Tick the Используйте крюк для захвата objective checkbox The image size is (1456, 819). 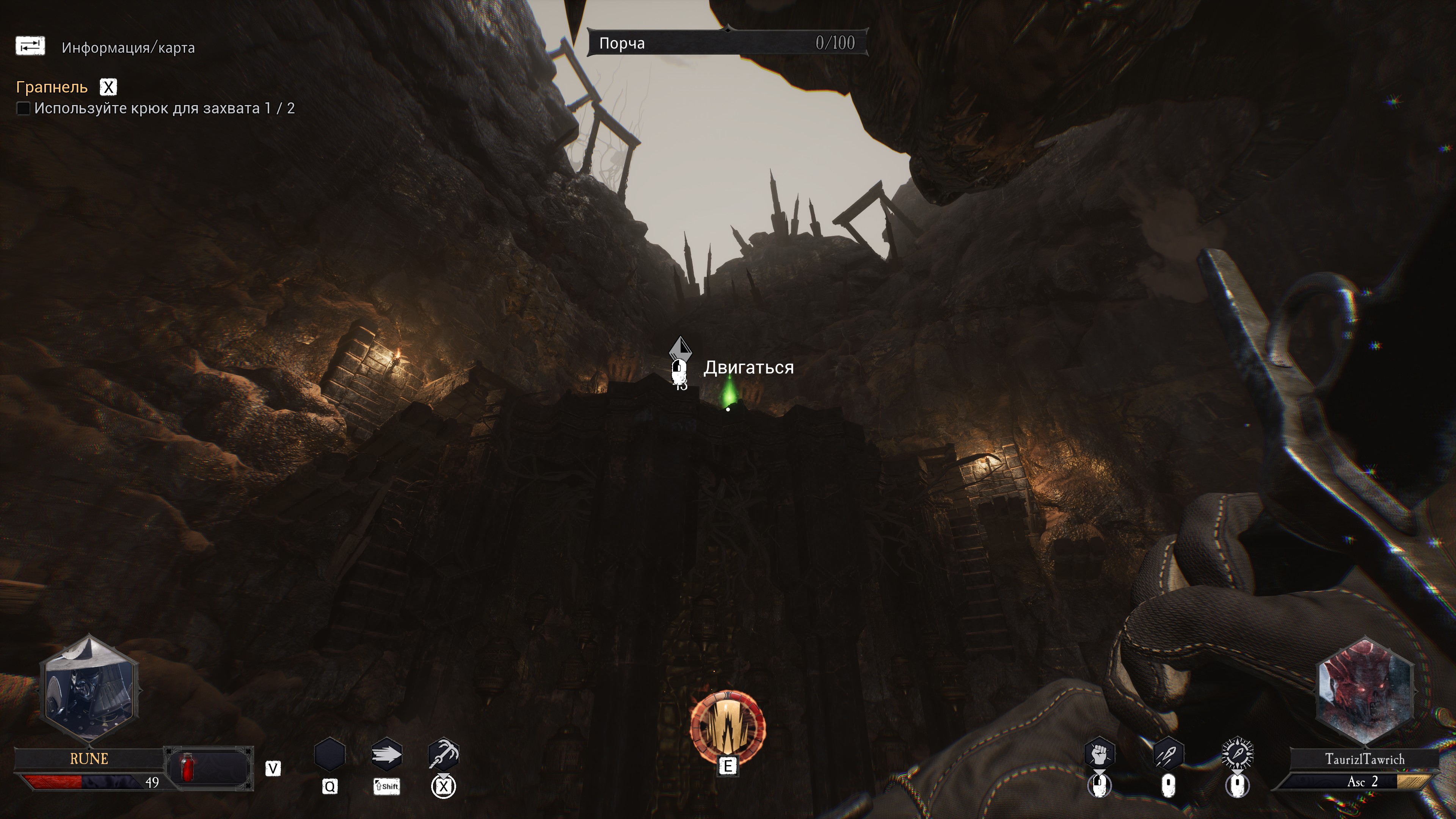[23, 108]
